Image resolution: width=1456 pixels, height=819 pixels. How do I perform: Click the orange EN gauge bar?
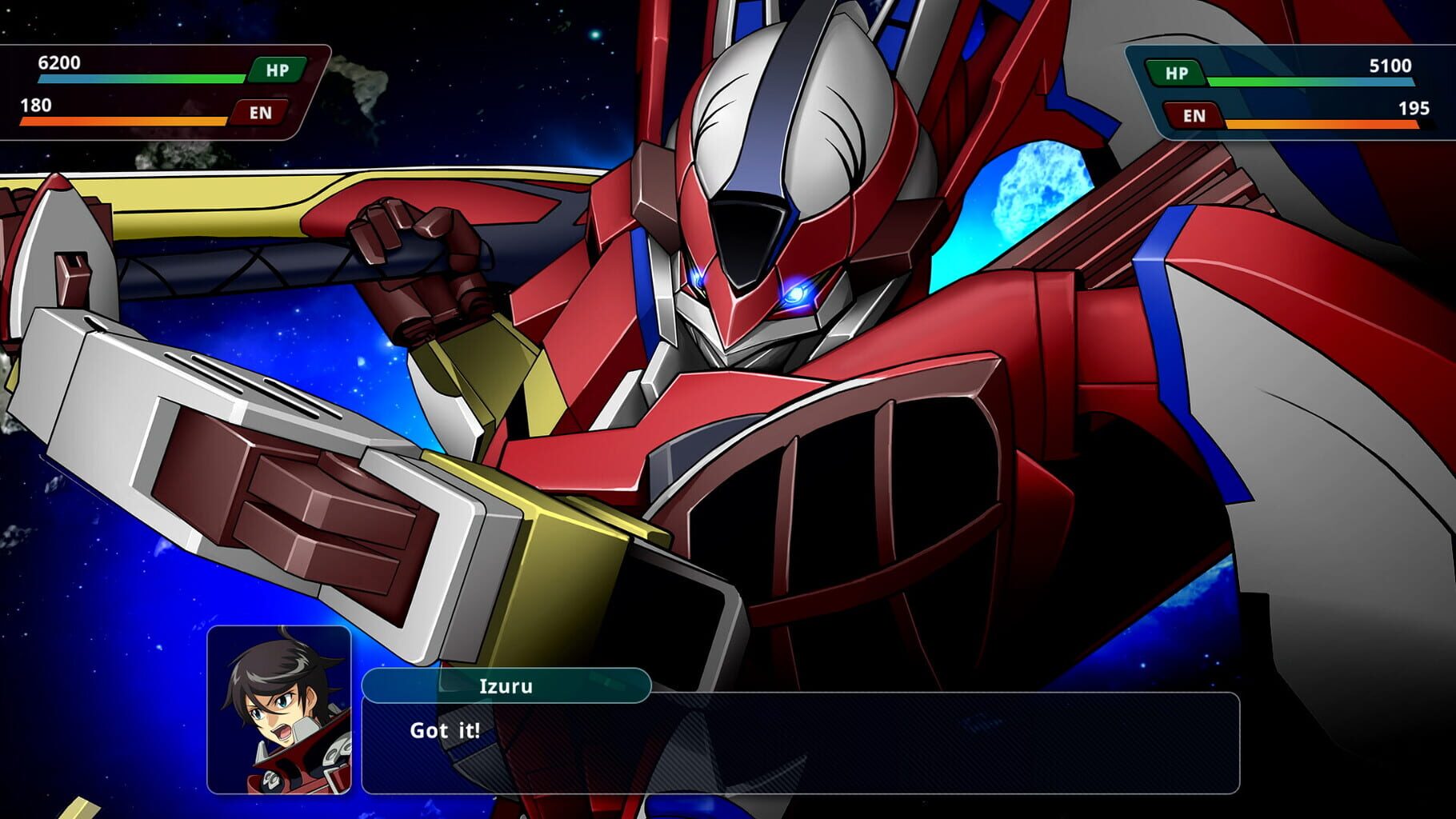coord(124,122)
